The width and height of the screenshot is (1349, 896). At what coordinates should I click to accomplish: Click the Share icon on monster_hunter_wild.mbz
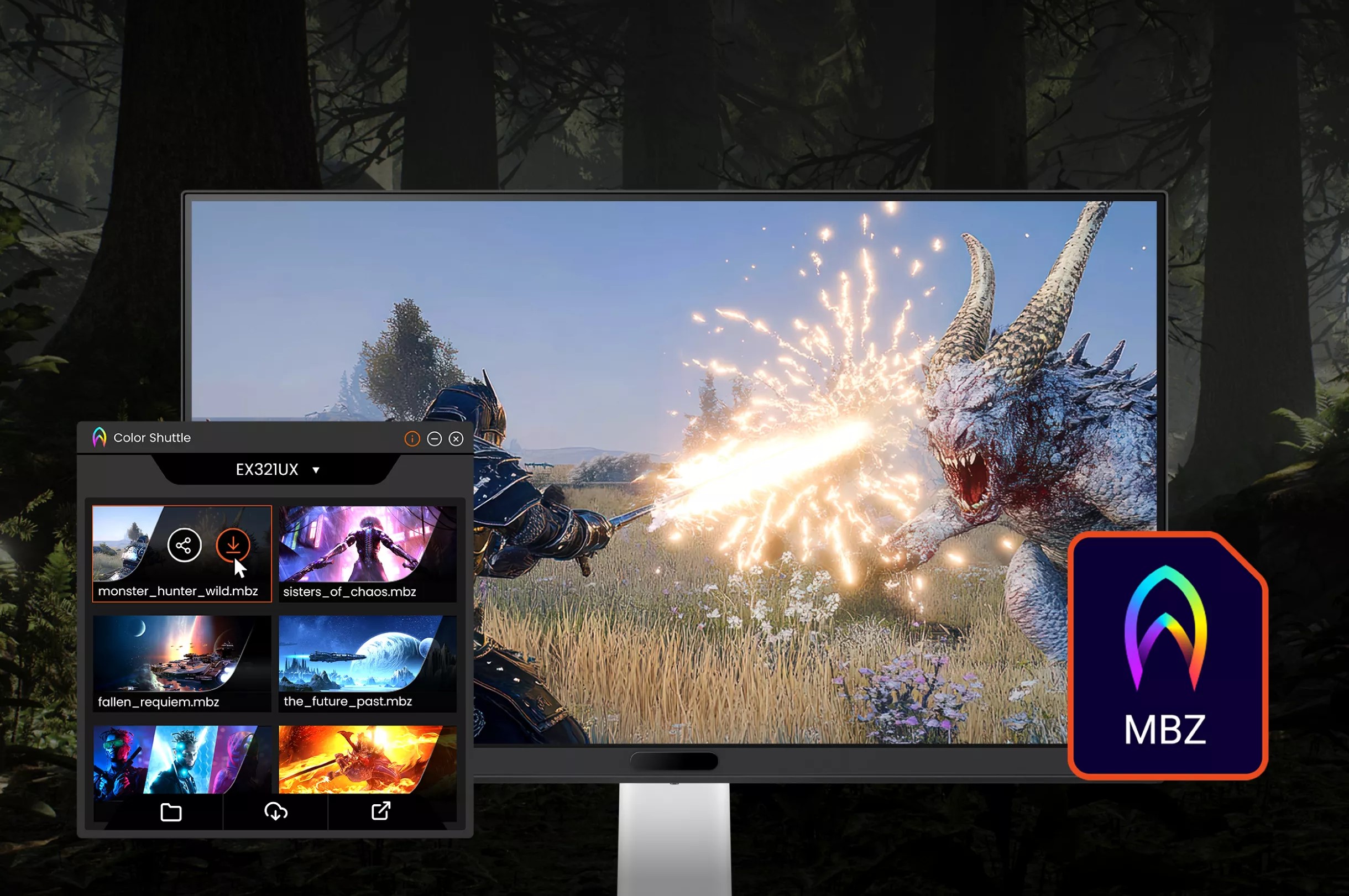184,544
